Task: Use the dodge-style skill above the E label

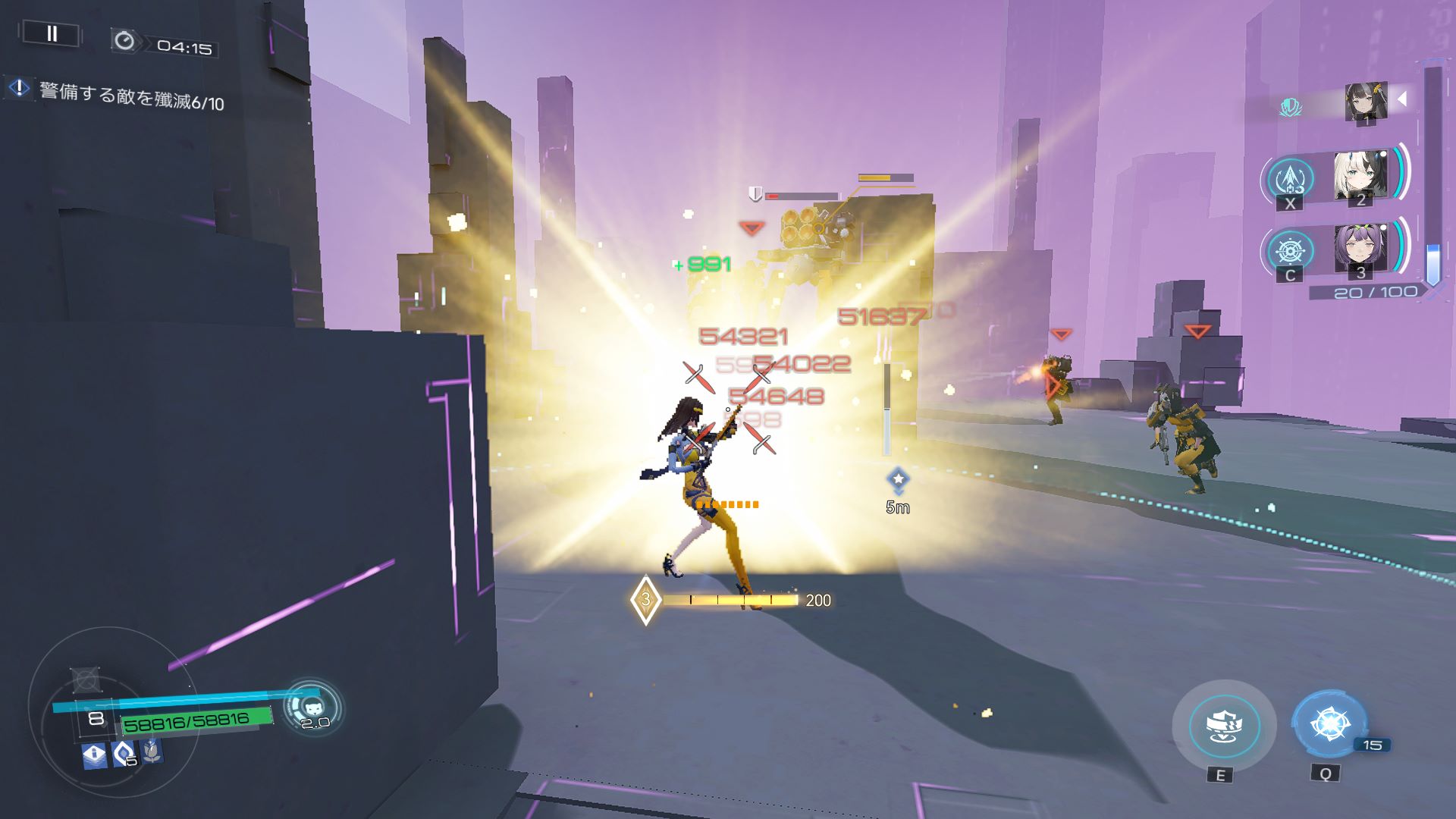Action: [x=1223, y=726]
